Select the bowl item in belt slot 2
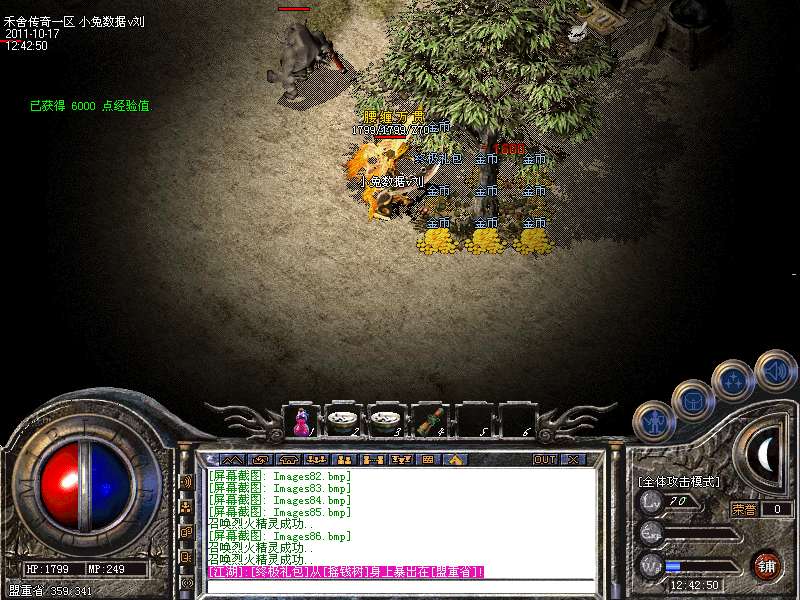The width and height of the screenshot is (800, 600). click(x=343, y=421)
